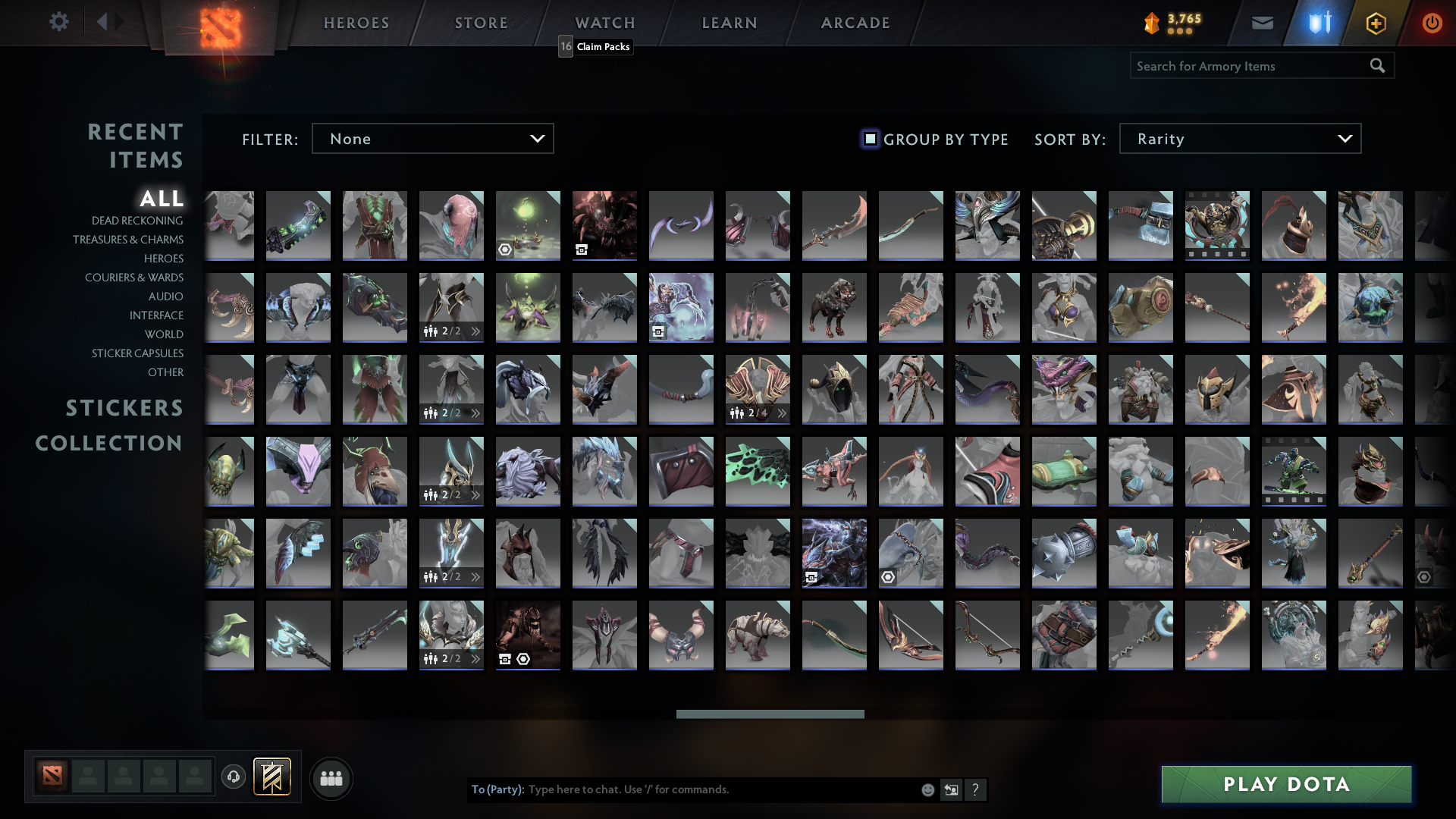The image size is (1456, 819).
Task: Click the search magnifier for Armory items
Action: [x=1377, y=65]
